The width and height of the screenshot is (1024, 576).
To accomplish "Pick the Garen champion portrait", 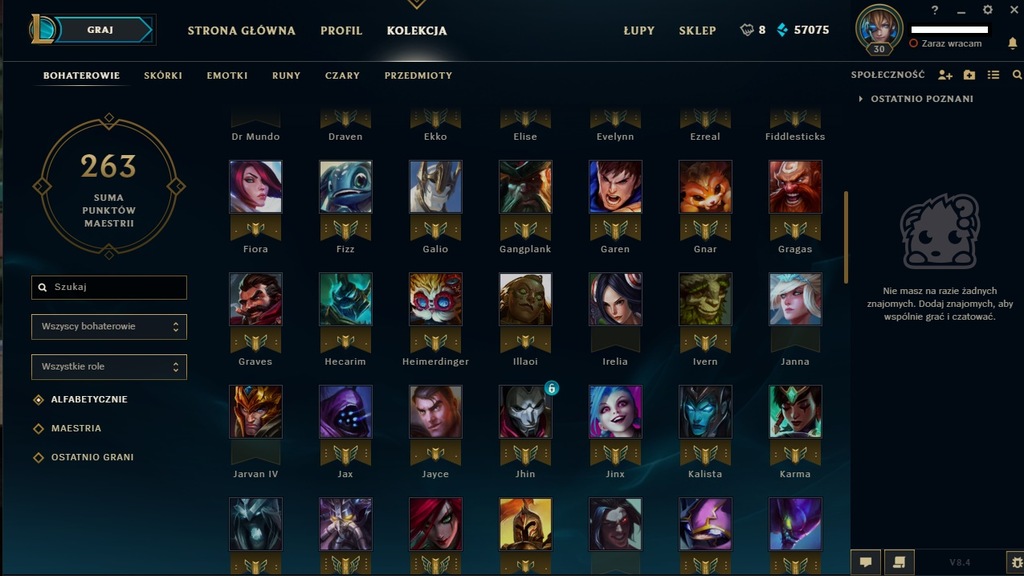I will coord(615,187).
